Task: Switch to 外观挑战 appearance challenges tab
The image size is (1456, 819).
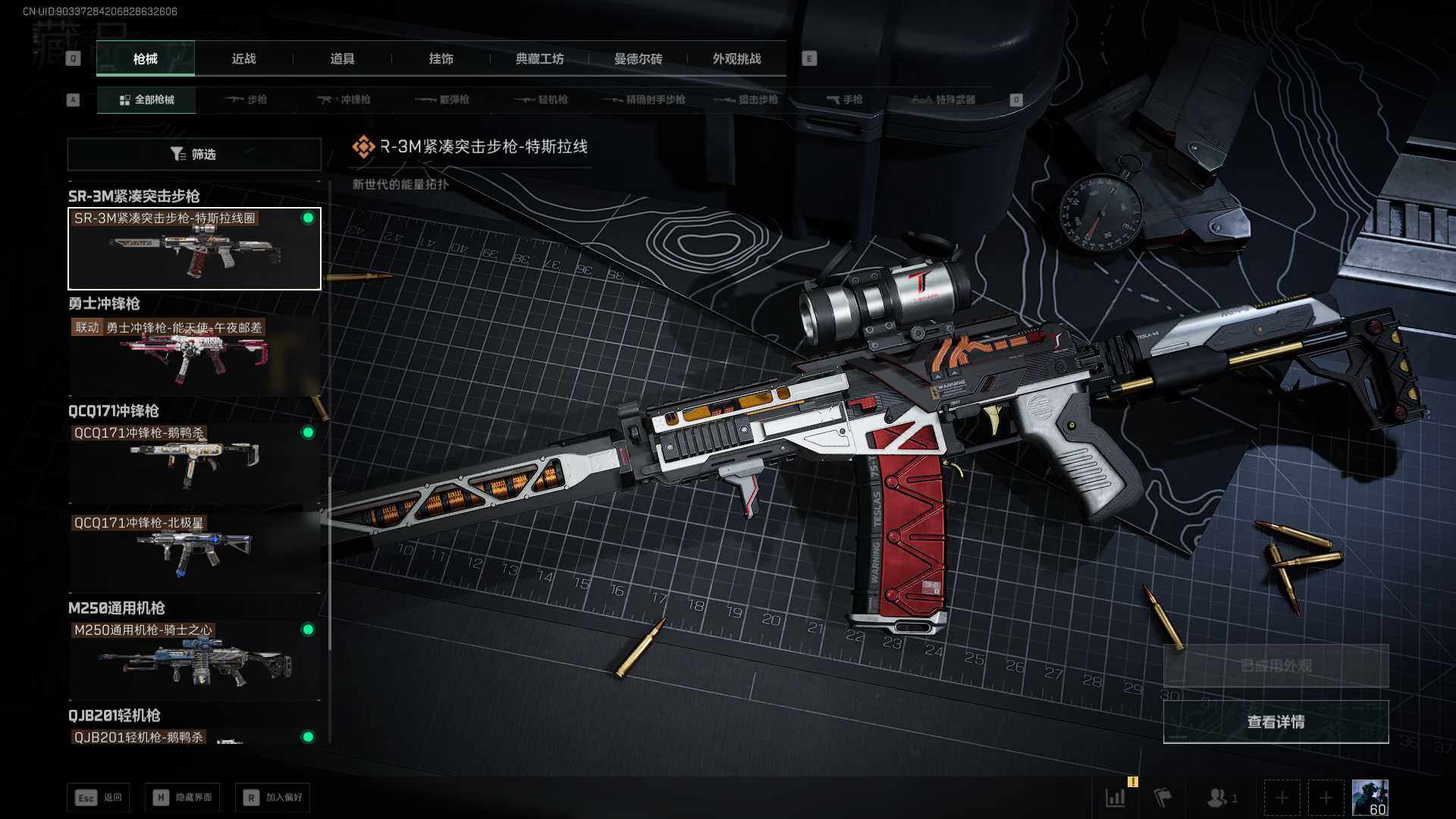Action: click(736, 58)
